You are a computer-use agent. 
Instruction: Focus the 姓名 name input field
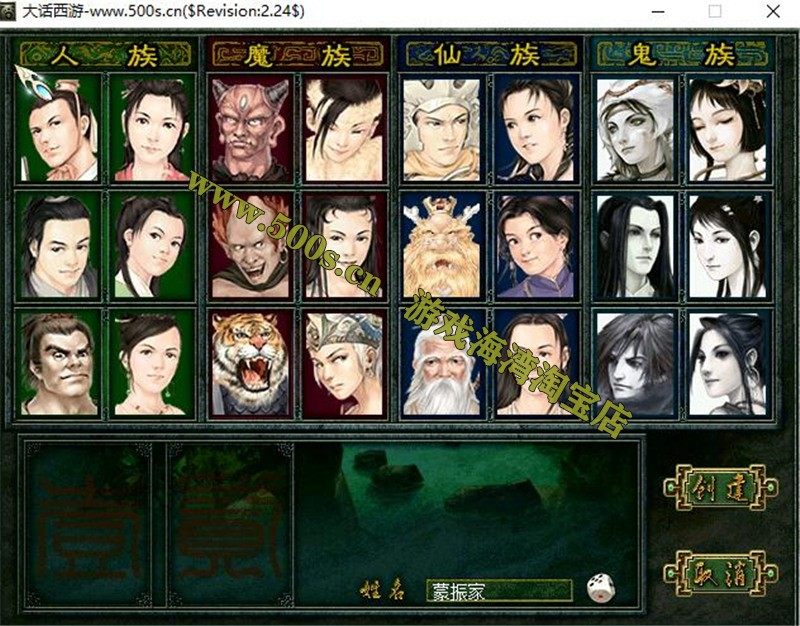pyautogui.click(x=498, y=590)
